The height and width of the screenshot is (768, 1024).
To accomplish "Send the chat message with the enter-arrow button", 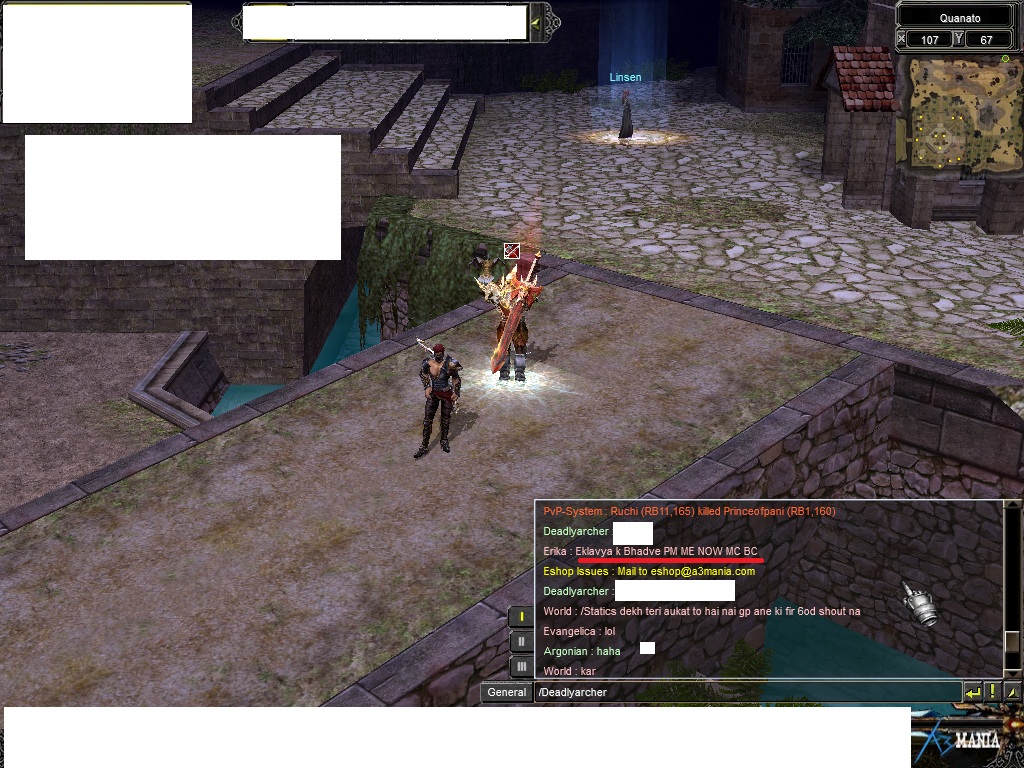I will 972,692.
